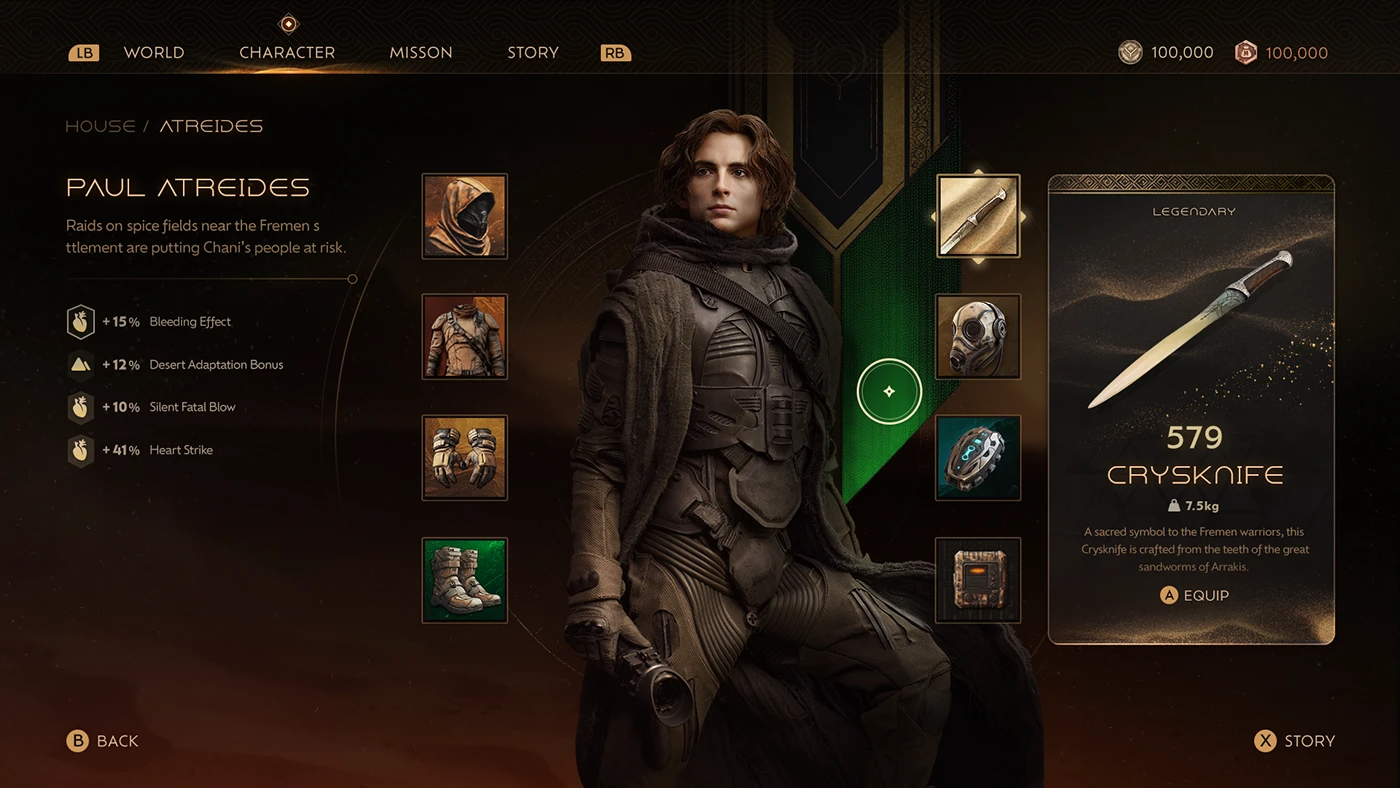This screenshot has width=1400, height=788.
Task: Choose the gas mask helmet slot
Action: [x=978, y=337]
